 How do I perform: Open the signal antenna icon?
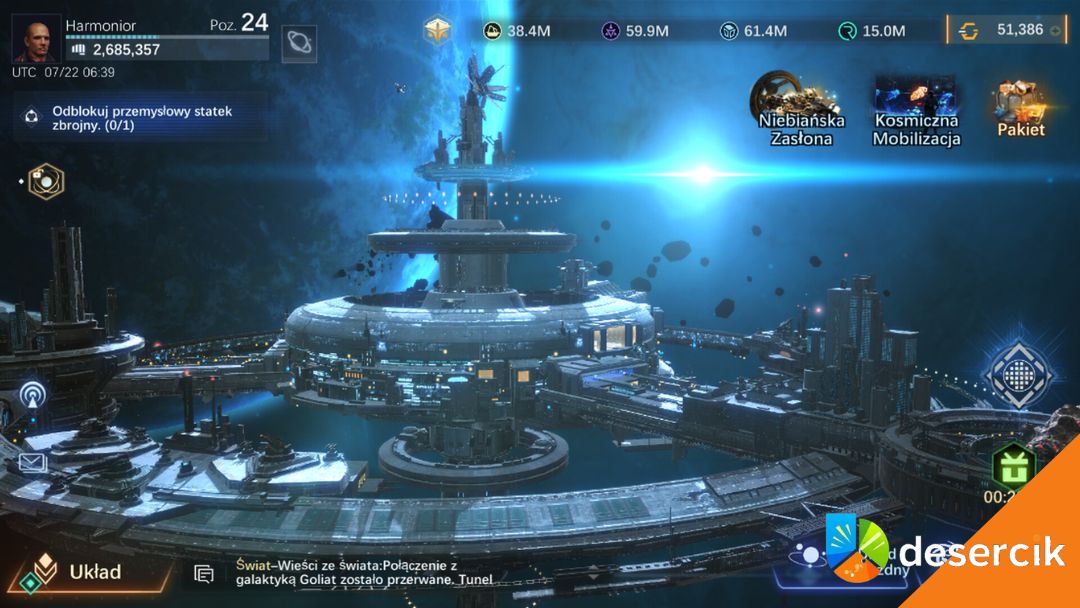point(33,395)
